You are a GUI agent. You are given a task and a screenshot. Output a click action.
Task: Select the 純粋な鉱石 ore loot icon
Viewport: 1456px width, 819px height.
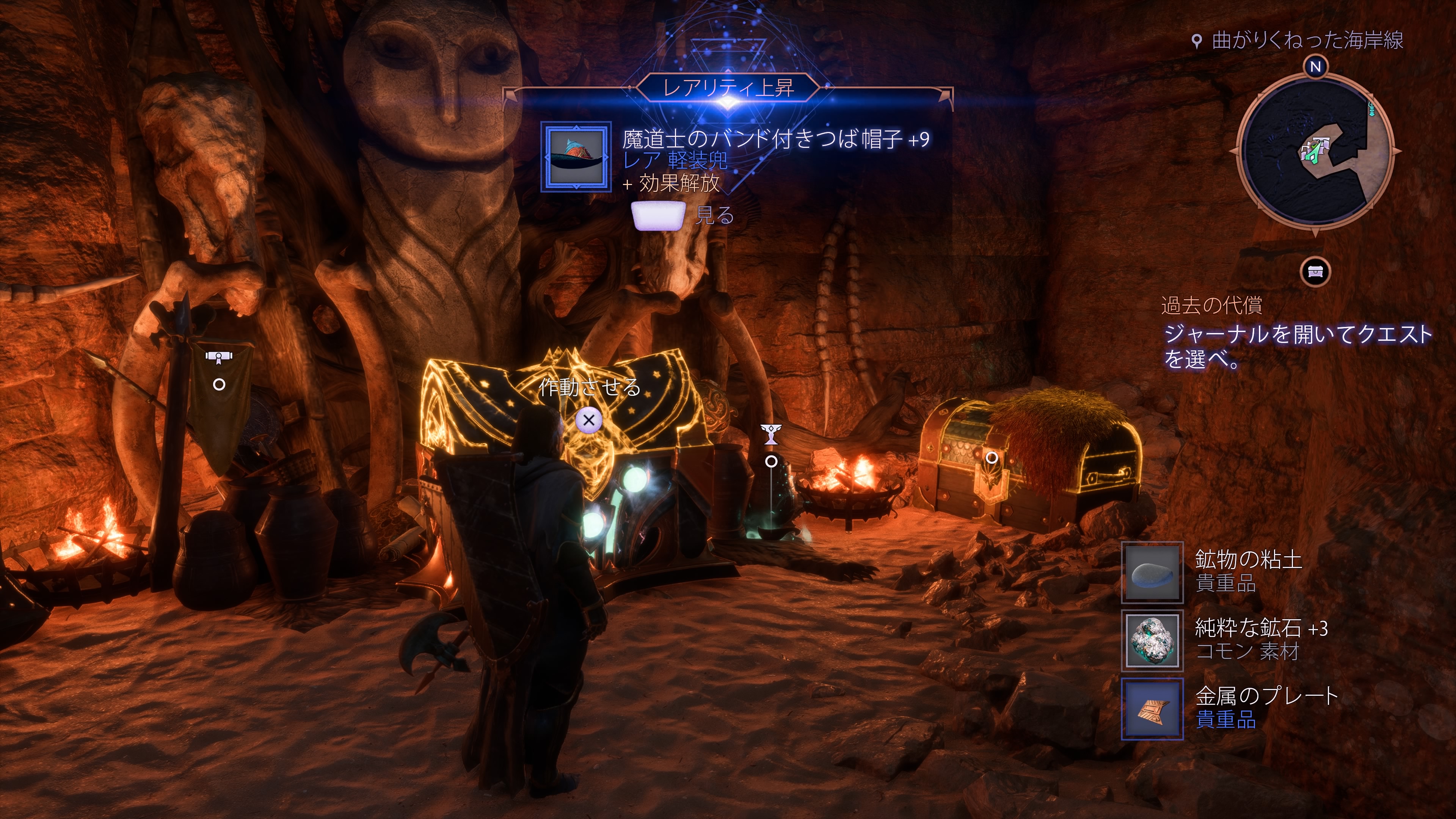[x=1153, y=640]
